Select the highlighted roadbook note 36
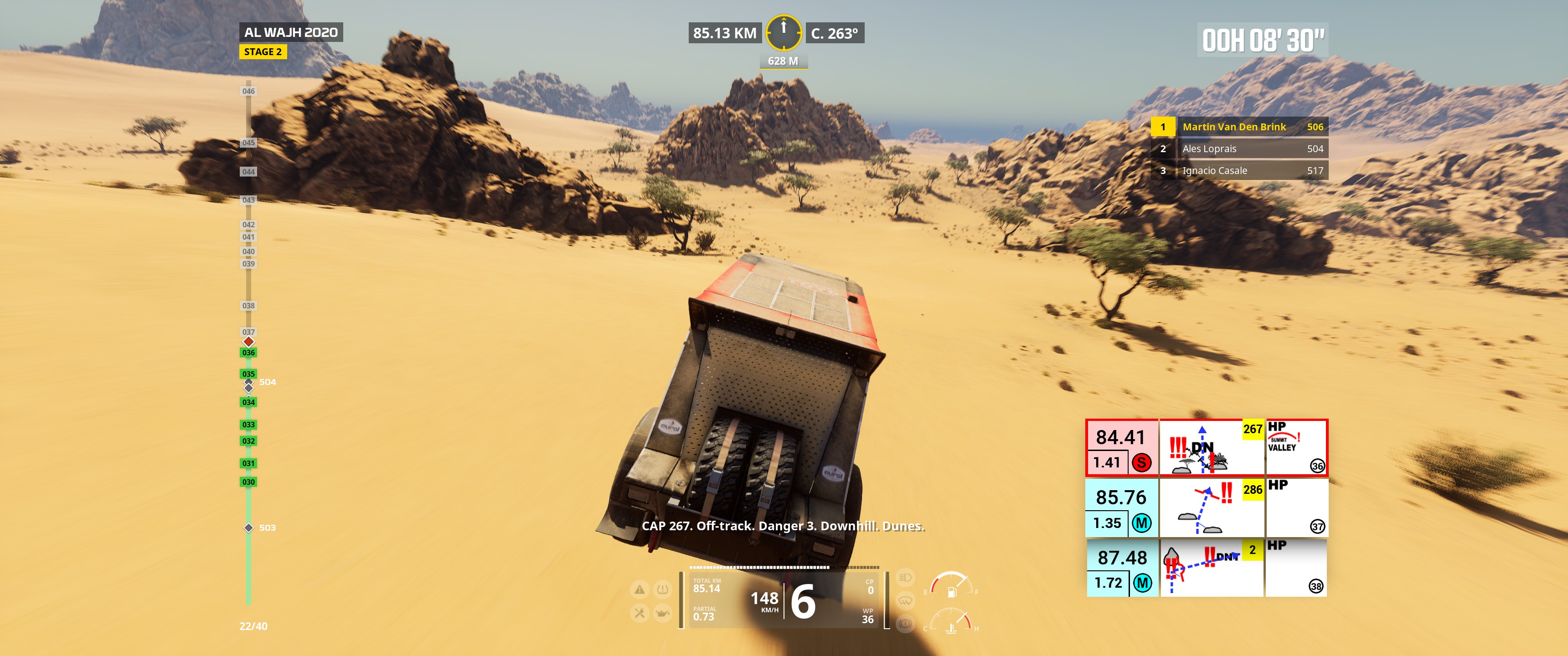Screen dimensions: 1568x656 1207,447
